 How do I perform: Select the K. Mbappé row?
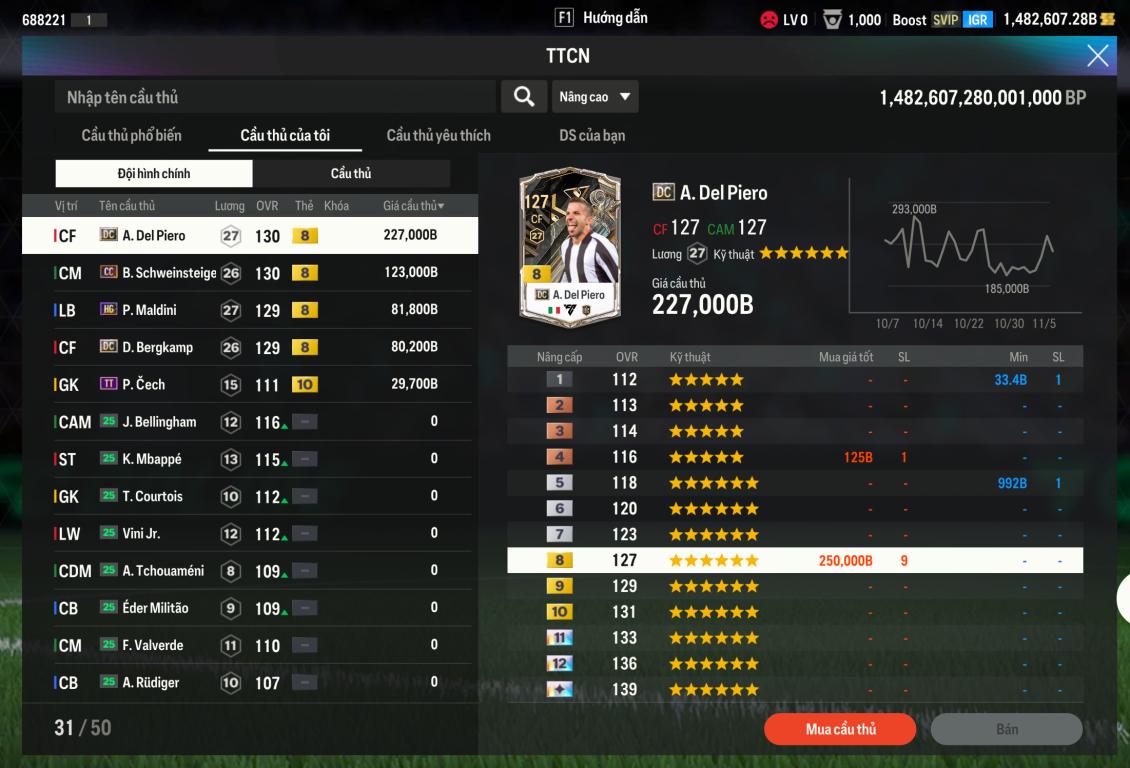(x=250, y=459)
